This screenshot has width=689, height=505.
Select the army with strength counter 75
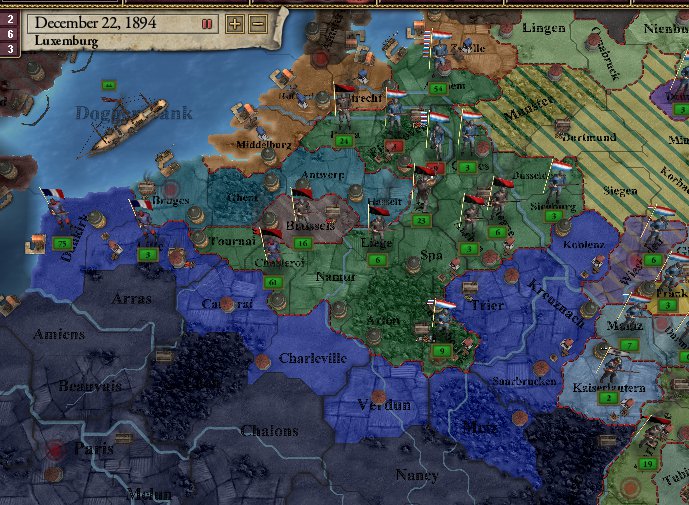click(x=63, y=243)
